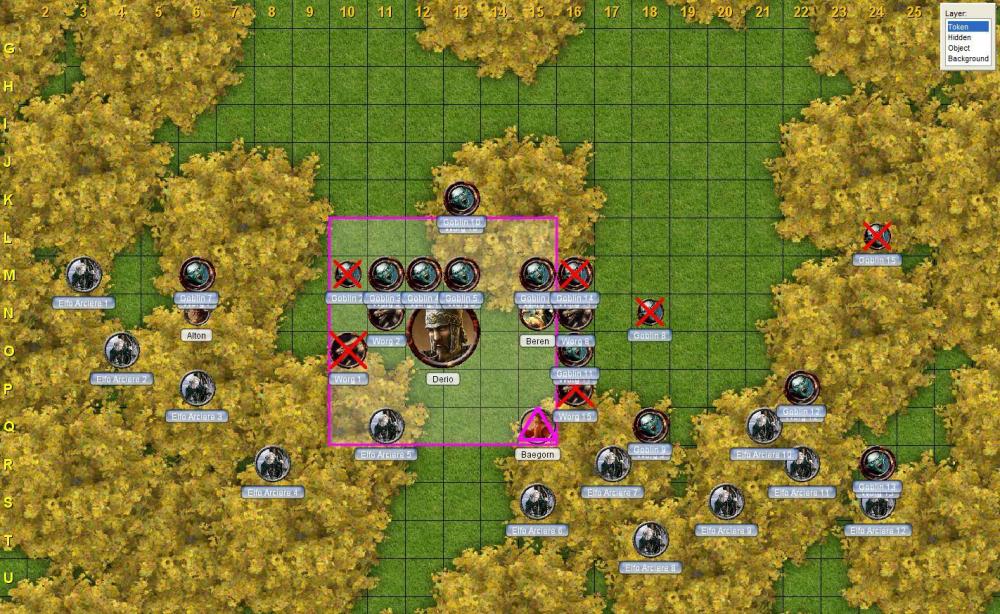Select the large Derio token
Viewport: 1000px width, 614px height.
(x=443, y=337)
